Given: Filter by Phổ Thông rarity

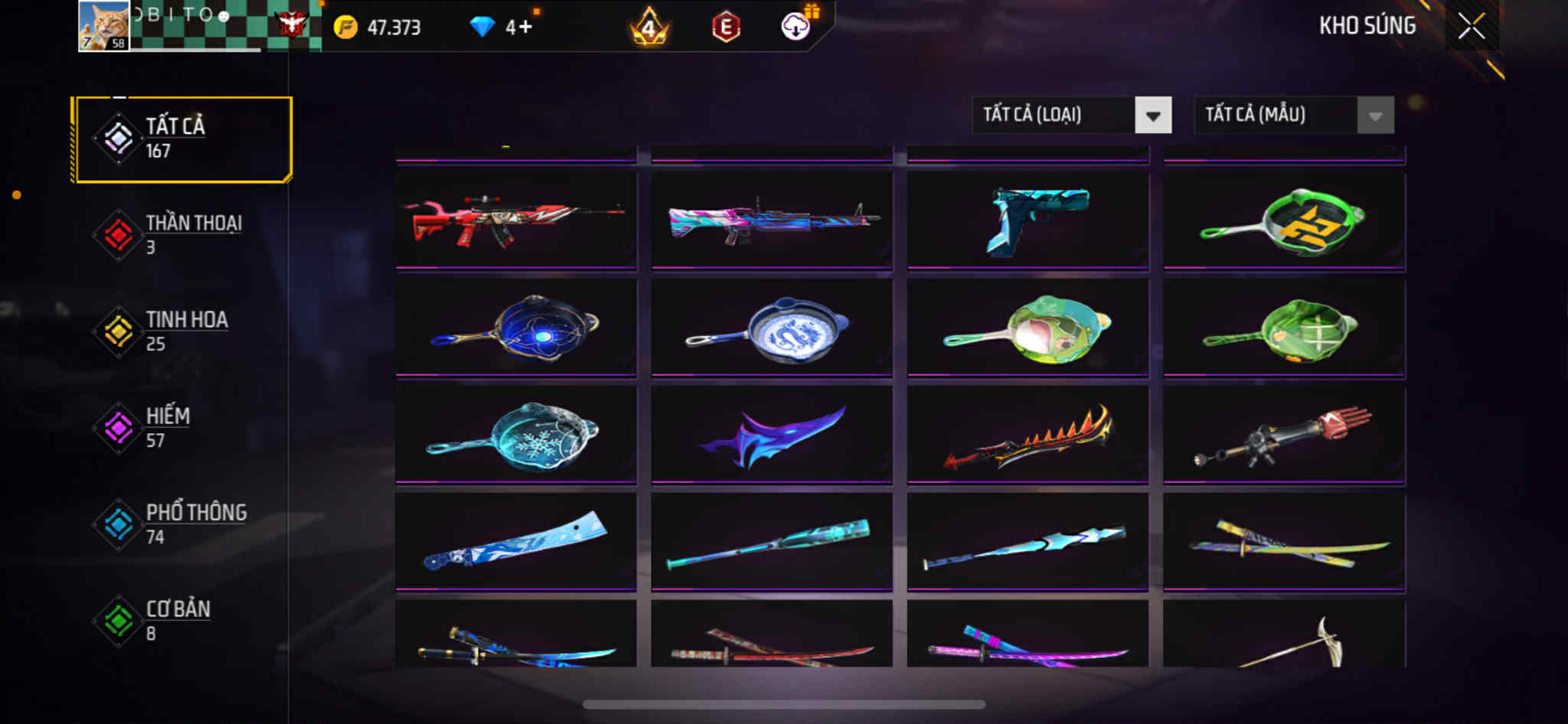Looking at the screenshot, I should 182,524.
